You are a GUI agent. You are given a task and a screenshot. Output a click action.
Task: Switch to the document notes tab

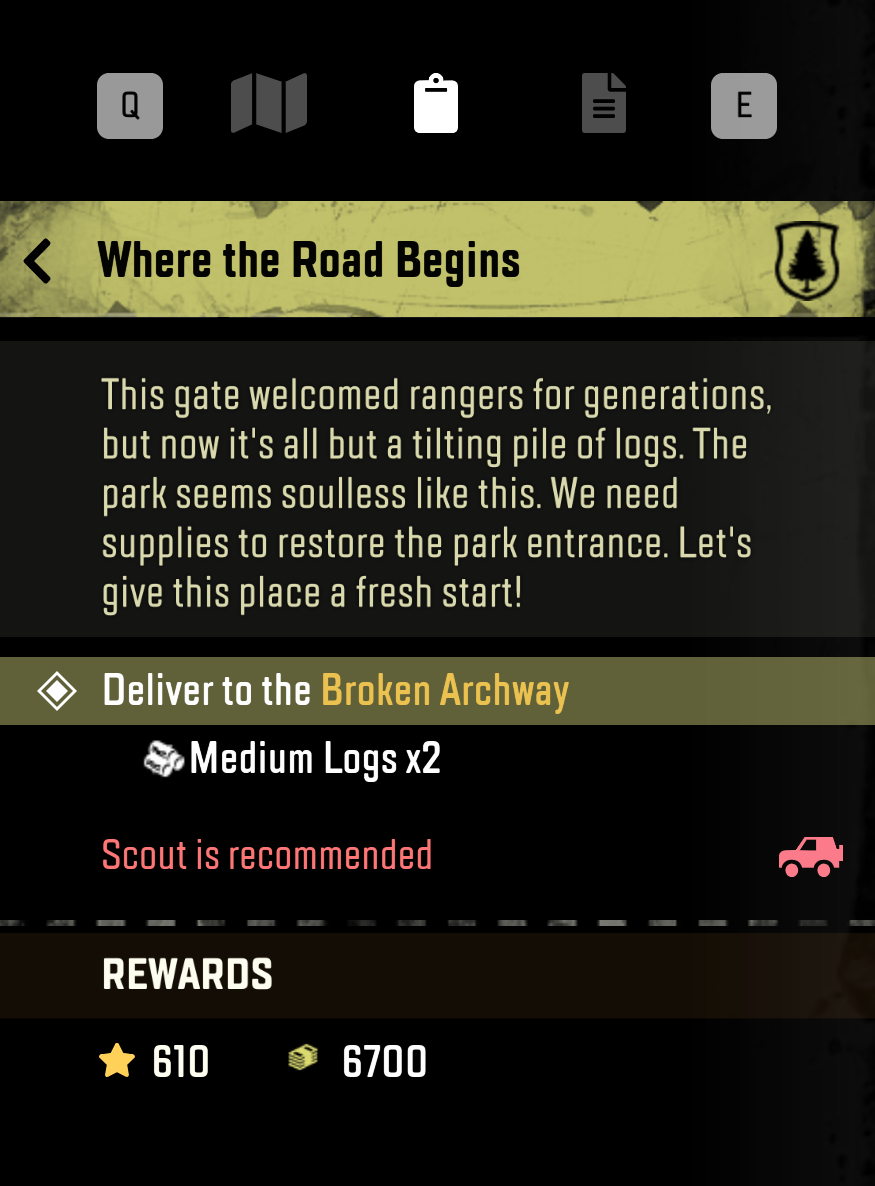point(604,105)
